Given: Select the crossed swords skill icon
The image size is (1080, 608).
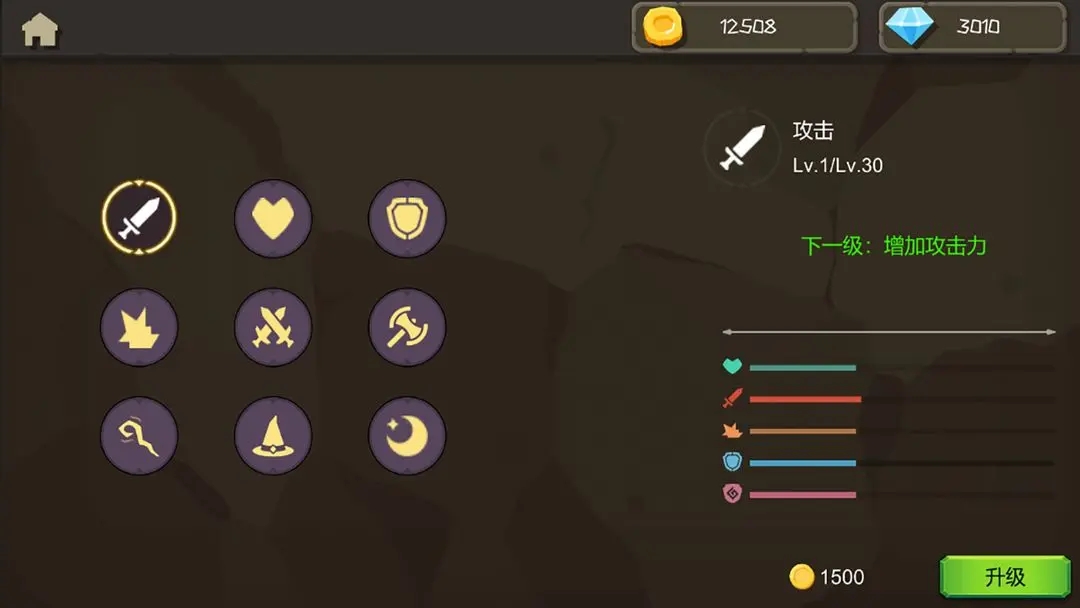Looking at the screenshot, I should tap(273, 327).
